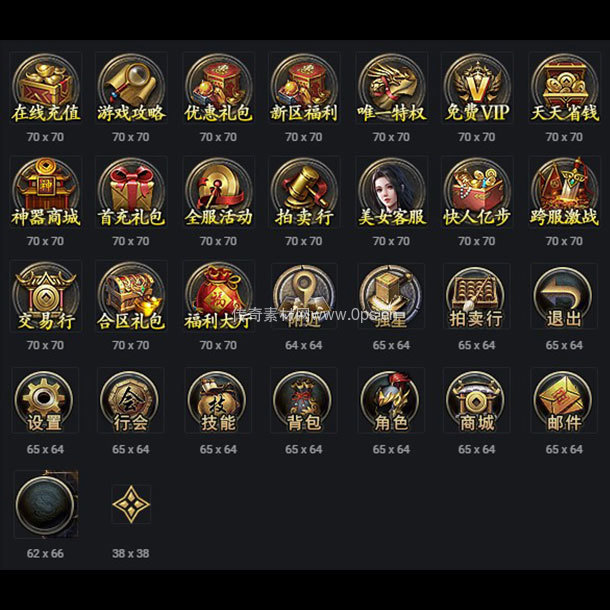
Task: Check the 邮件 mail icon
Action: click(564, 401)
